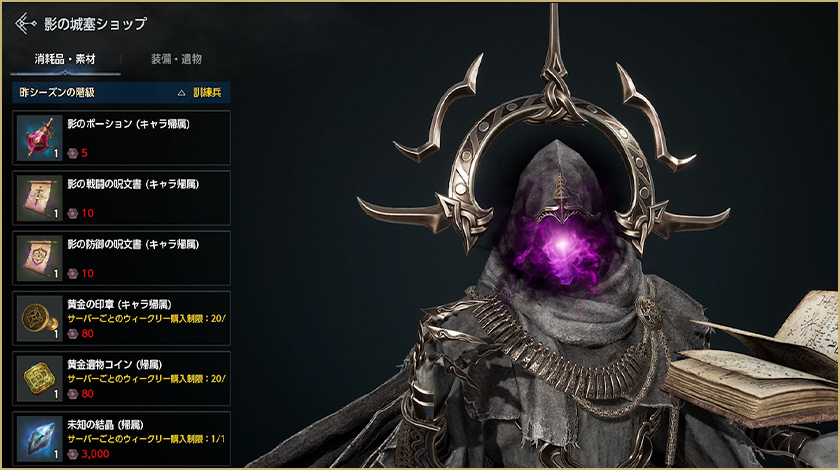Image resolution: width=840 pixels, height=470 pixels.
Task: Choose the 影の戦闘の呪文書 item row
Action: pos(121,197)
